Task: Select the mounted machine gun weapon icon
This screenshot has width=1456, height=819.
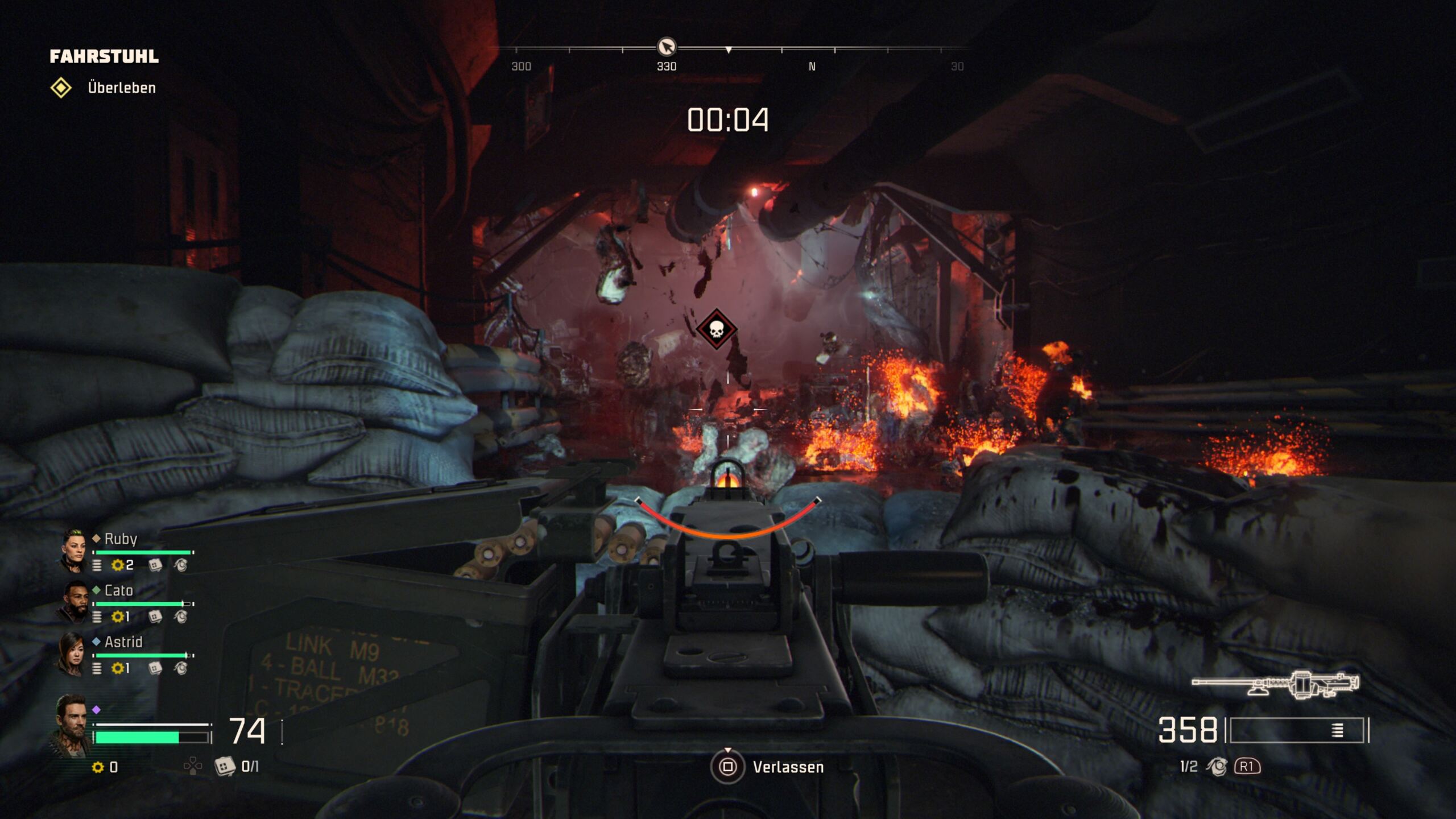Action: click(1276, 684)
